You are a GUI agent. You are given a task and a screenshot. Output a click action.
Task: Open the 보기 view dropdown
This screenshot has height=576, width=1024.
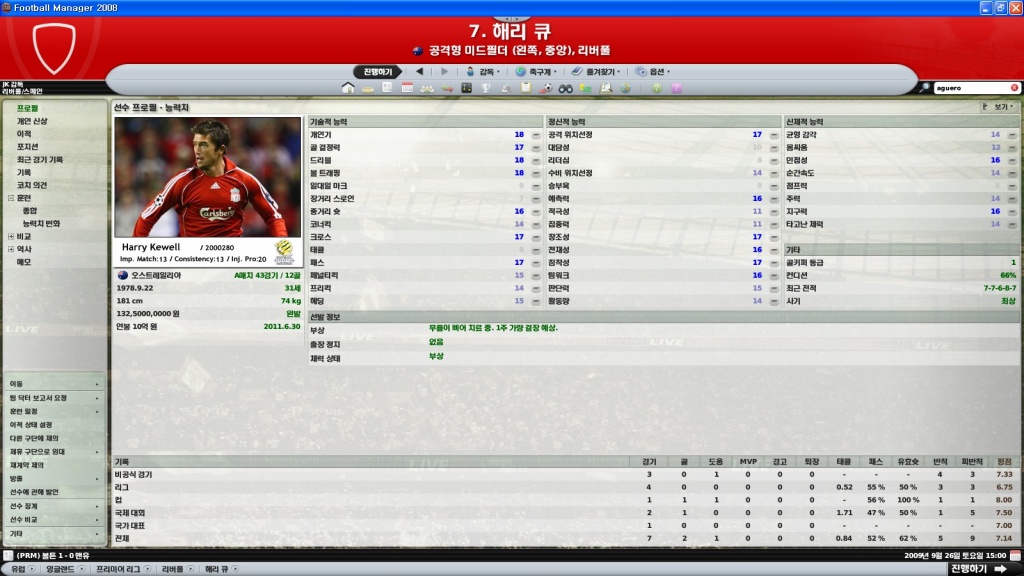pyautogui.click(x=1001, y=106)
